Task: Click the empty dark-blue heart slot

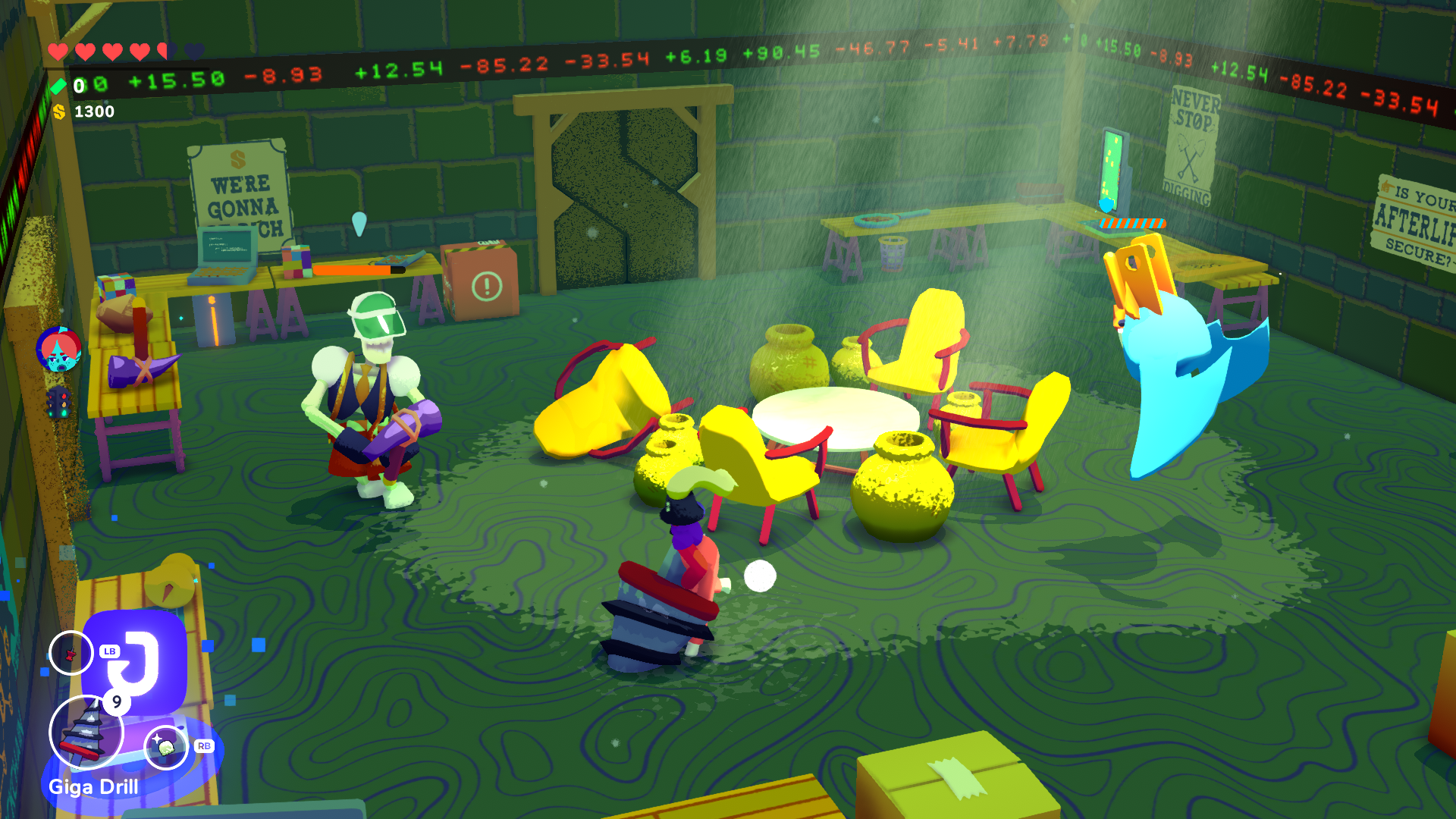Action: click(x=195, y=50)
